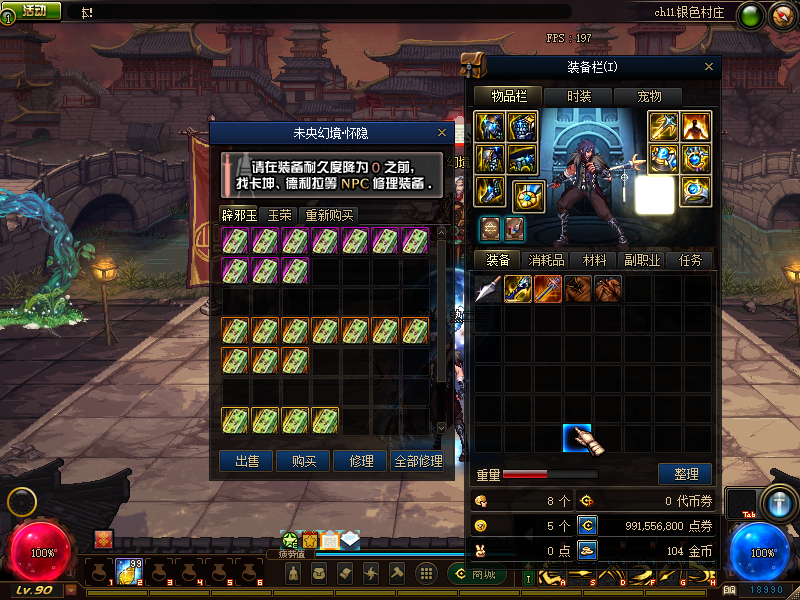Open the 副职业 sub-profession category
The height and width of the screenshot is (600, 800).
[643, 260]
